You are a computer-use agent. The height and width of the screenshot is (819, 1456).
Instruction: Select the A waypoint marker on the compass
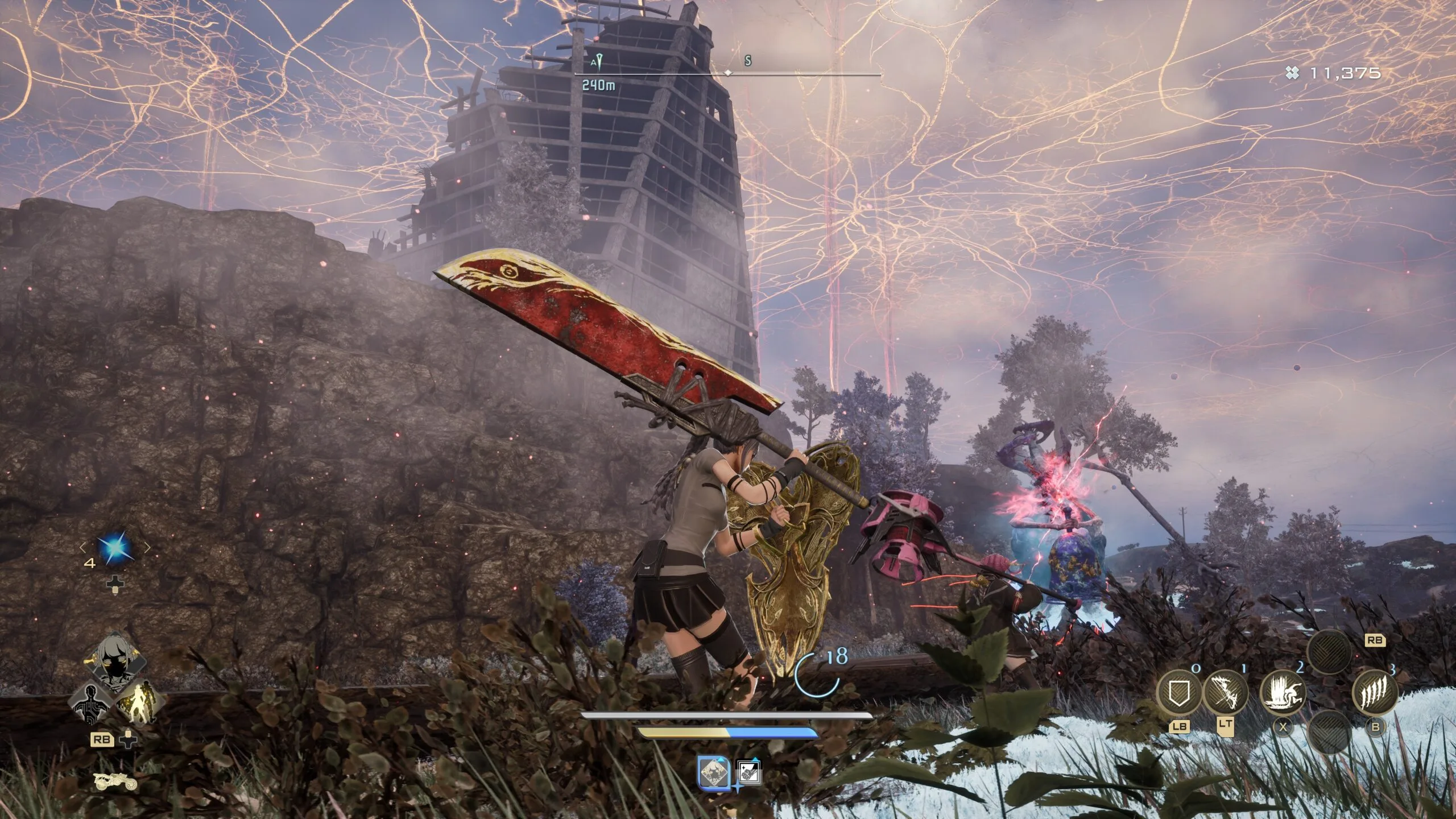coord(597,61)
